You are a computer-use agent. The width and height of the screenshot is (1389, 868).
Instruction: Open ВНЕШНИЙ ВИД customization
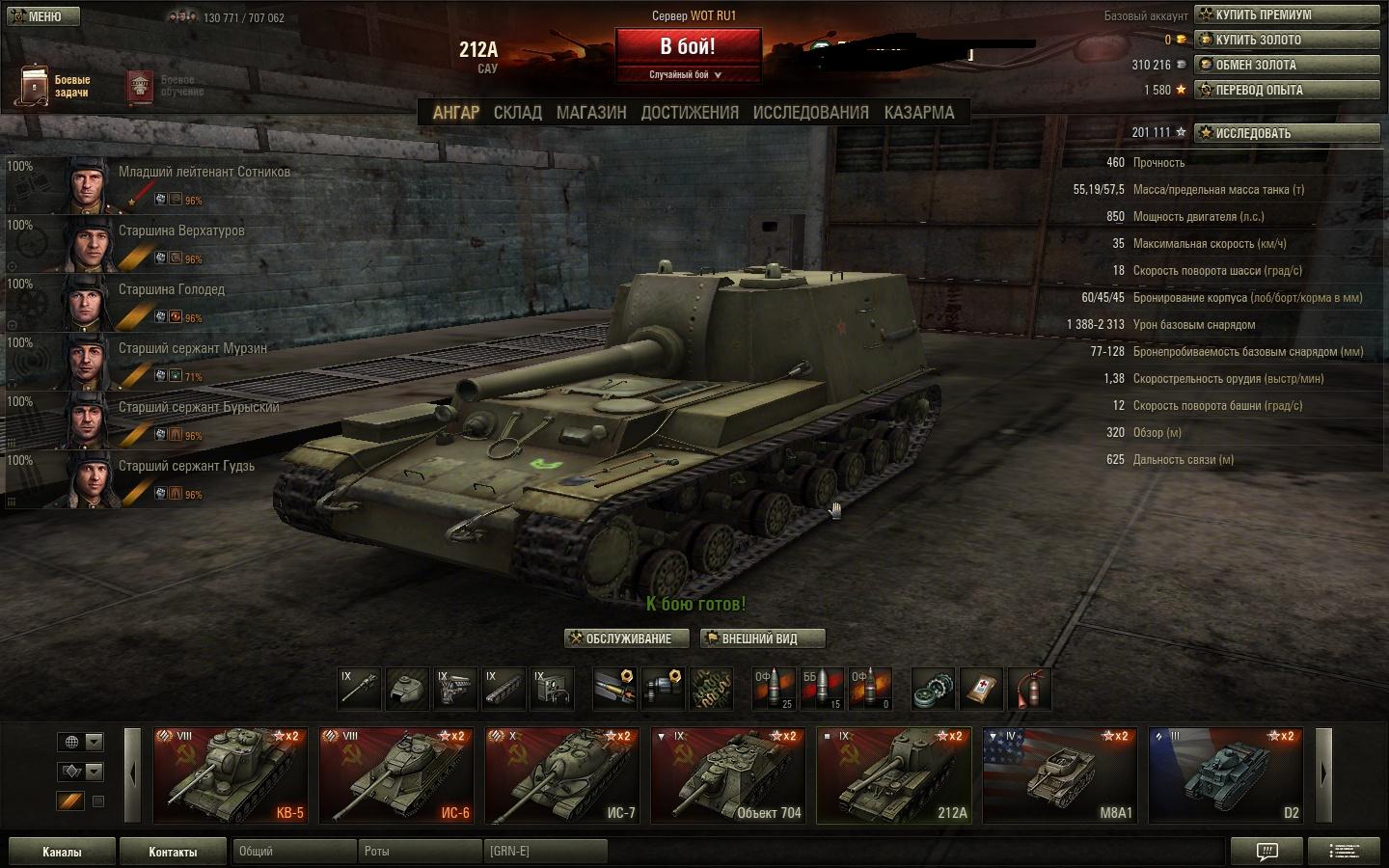tap(762, 638)
